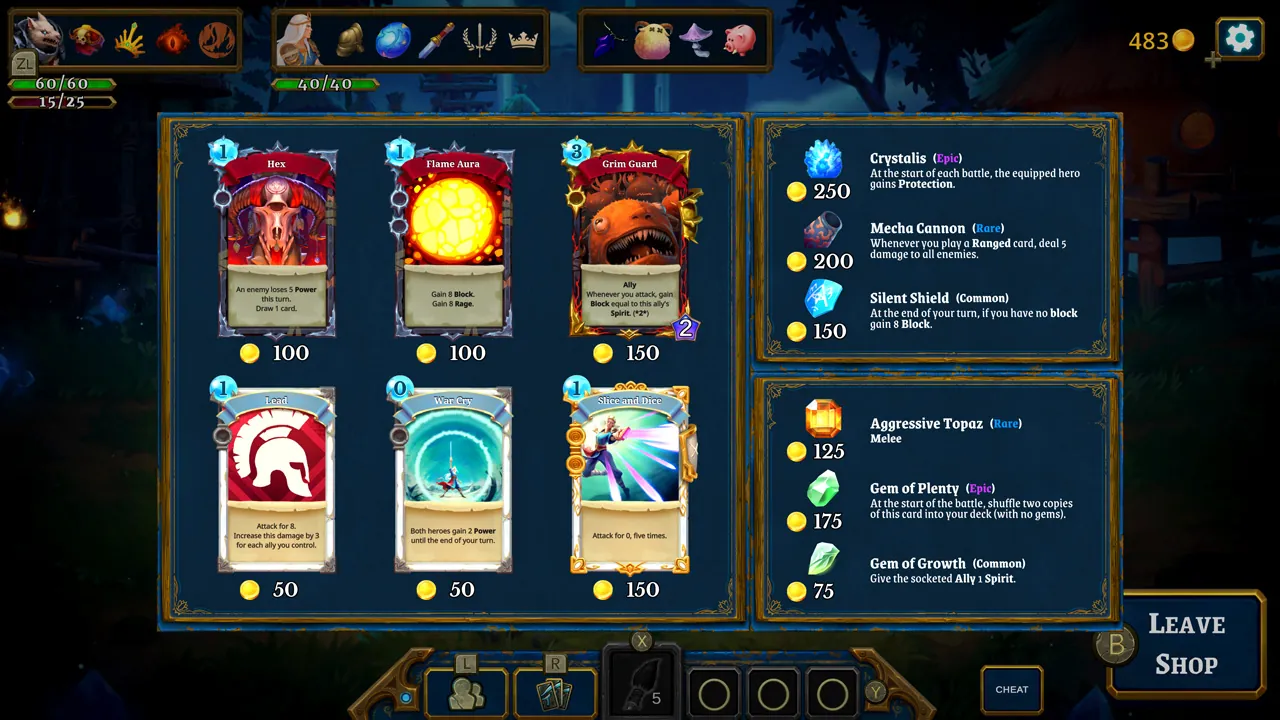Choose the Slice and Dice card
The height and width of the screenshot is (720, 1280).
coord(629,475)
